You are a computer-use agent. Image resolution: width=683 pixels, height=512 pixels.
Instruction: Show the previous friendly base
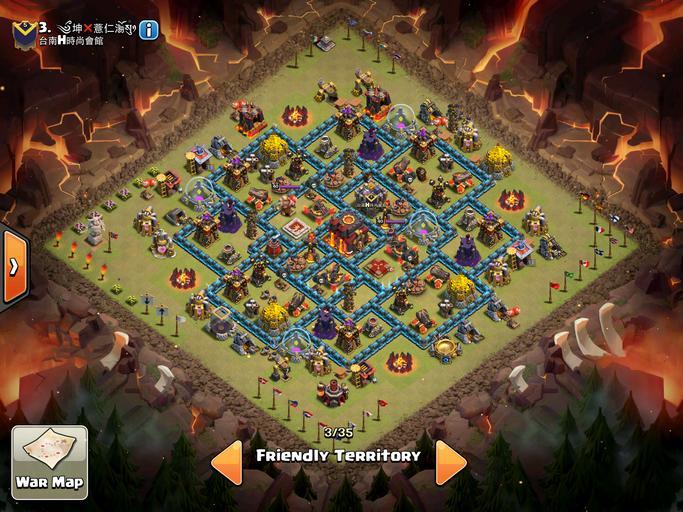click(x=225, y=461)
